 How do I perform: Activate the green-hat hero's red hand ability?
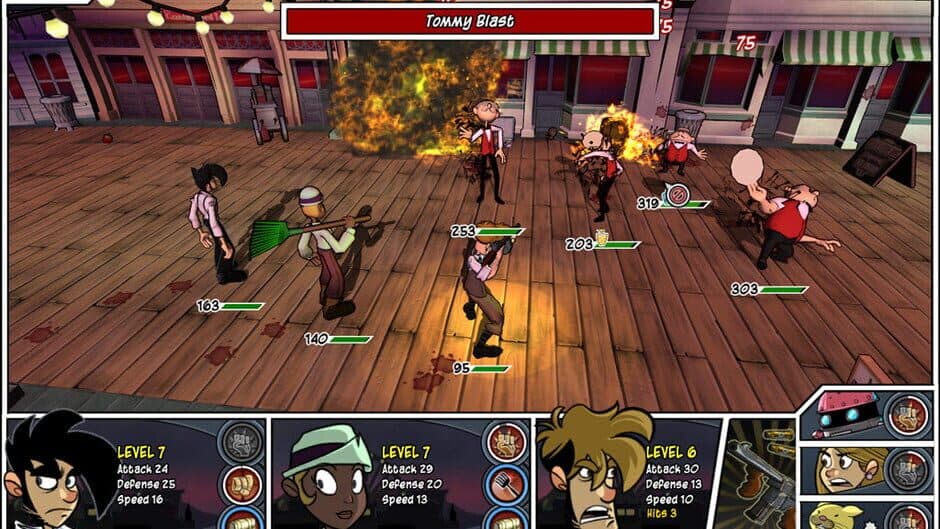pos(505,441)
